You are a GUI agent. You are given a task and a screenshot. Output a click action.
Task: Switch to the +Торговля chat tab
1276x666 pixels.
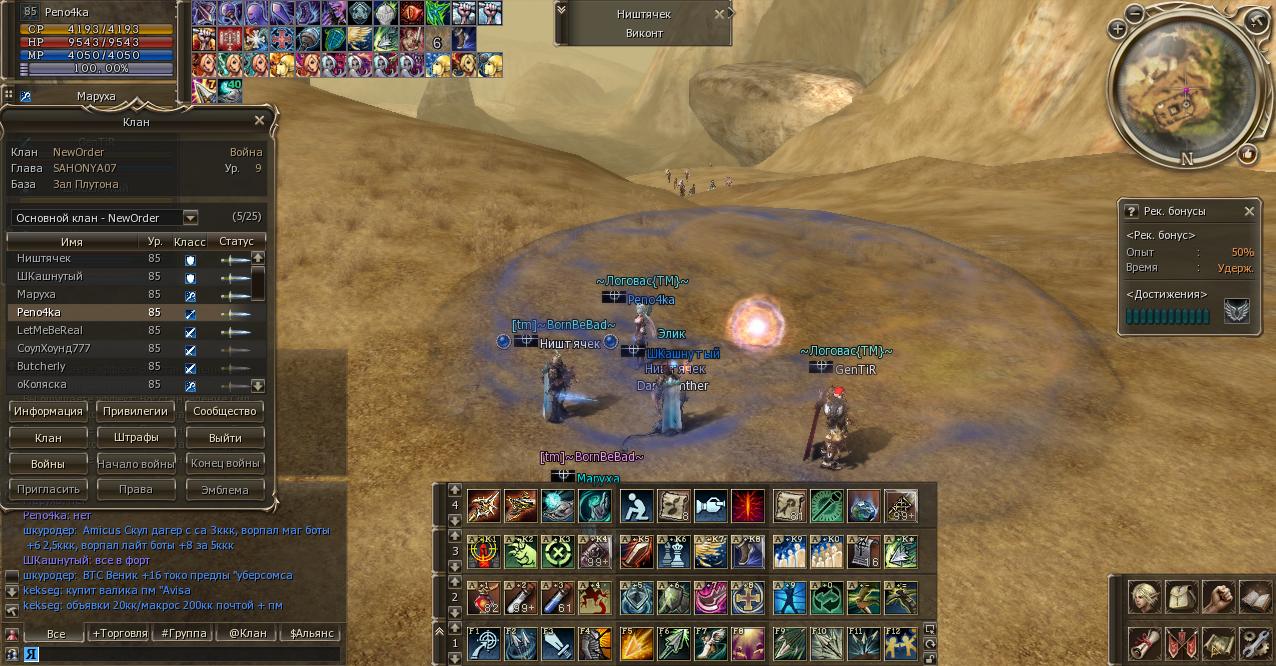click(x=120, y=633)
